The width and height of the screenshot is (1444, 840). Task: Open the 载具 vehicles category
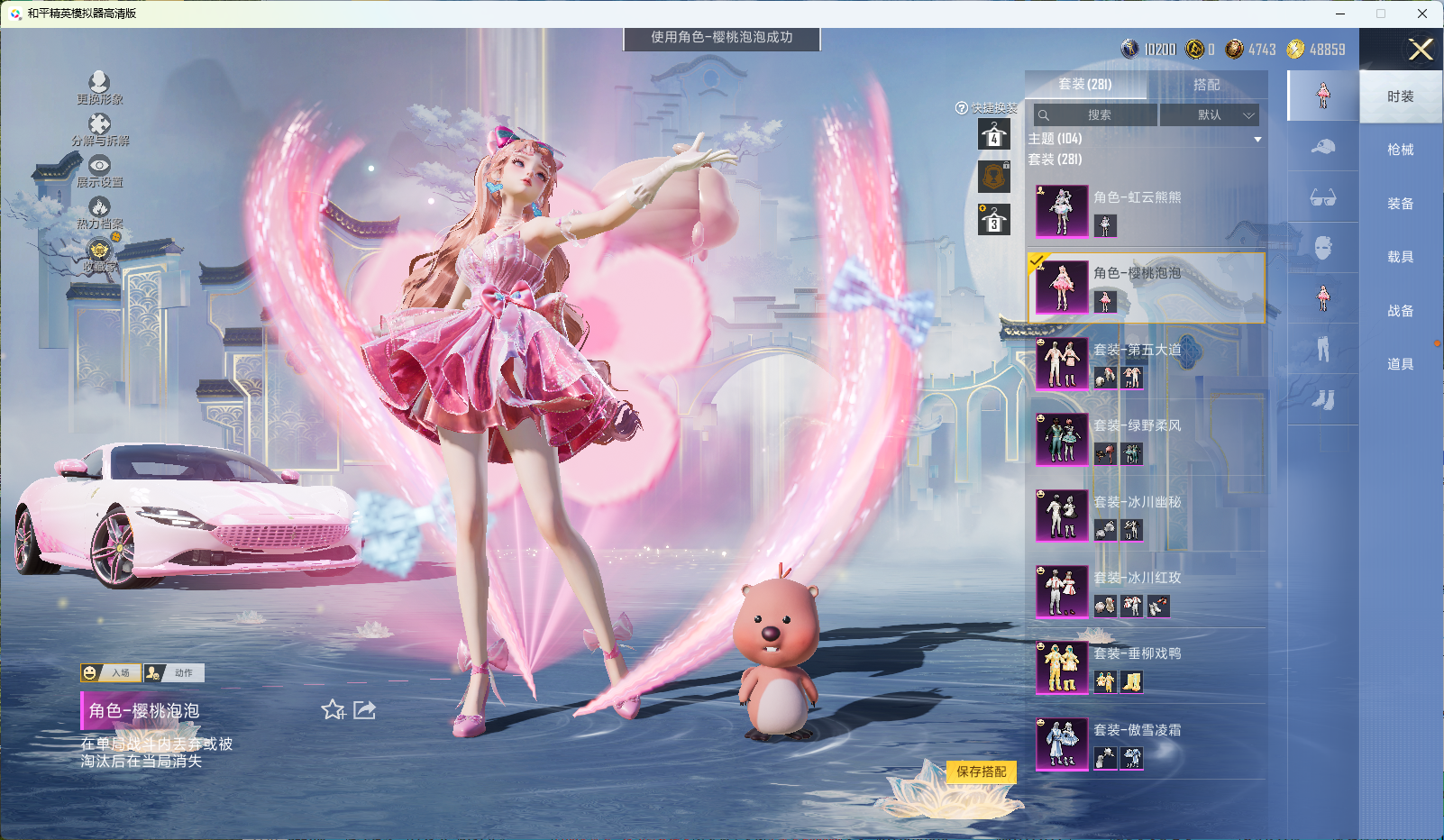point(1400,257)
